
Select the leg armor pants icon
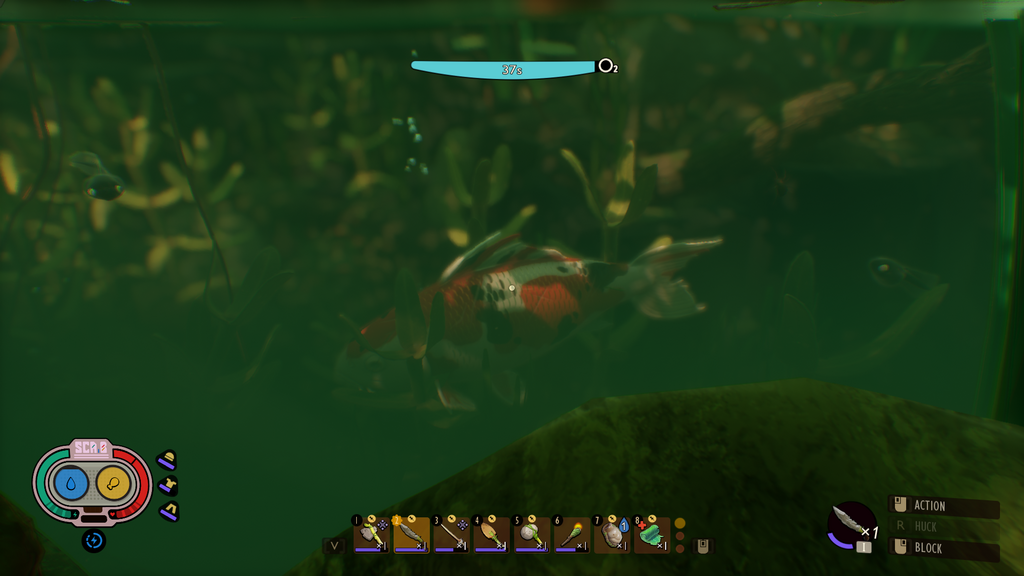167,512
